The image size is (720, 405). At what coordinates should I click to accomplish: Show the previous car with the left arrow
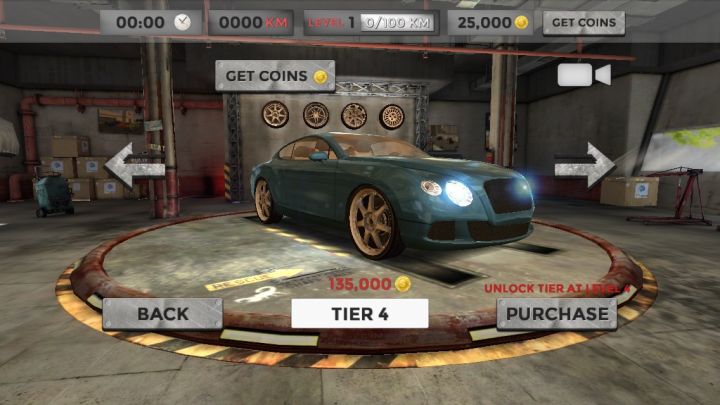tap(134, 165)
